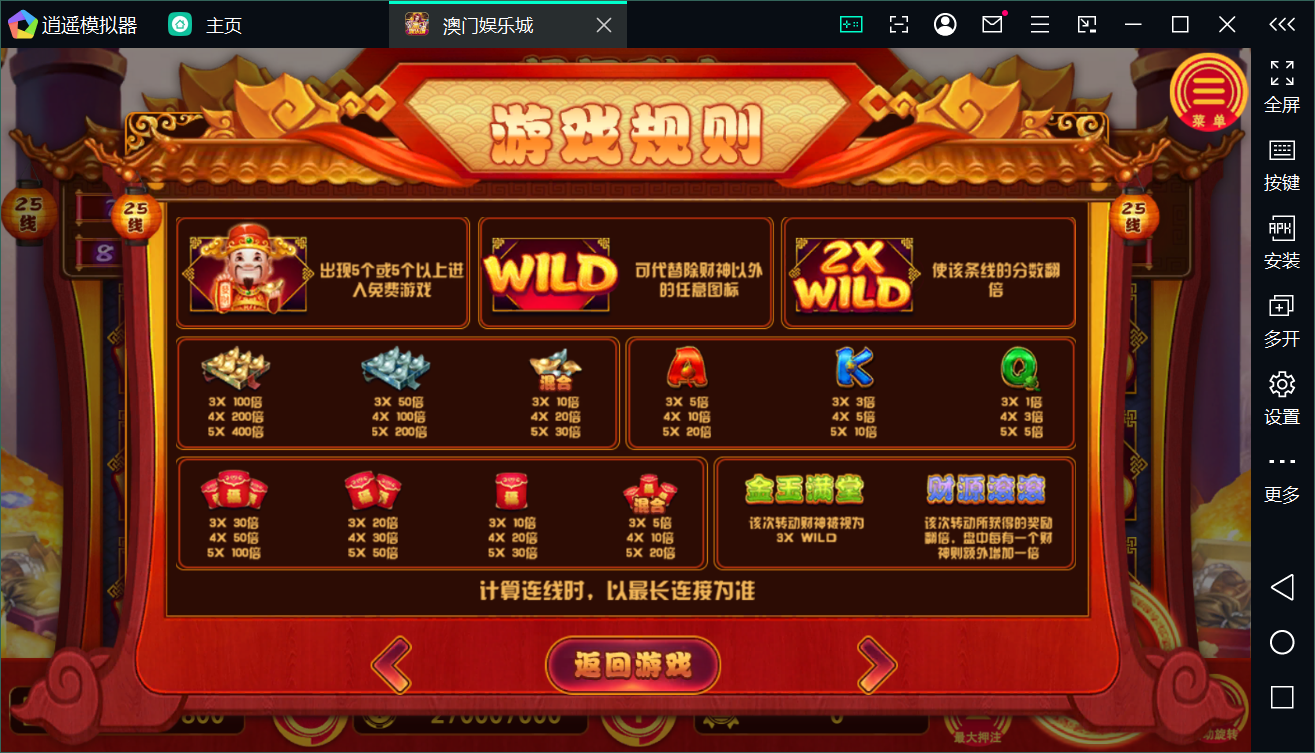Collapse the right toolbar using the chevrons
Screen dimensions: 1315x753
(x=1281, y=24)
